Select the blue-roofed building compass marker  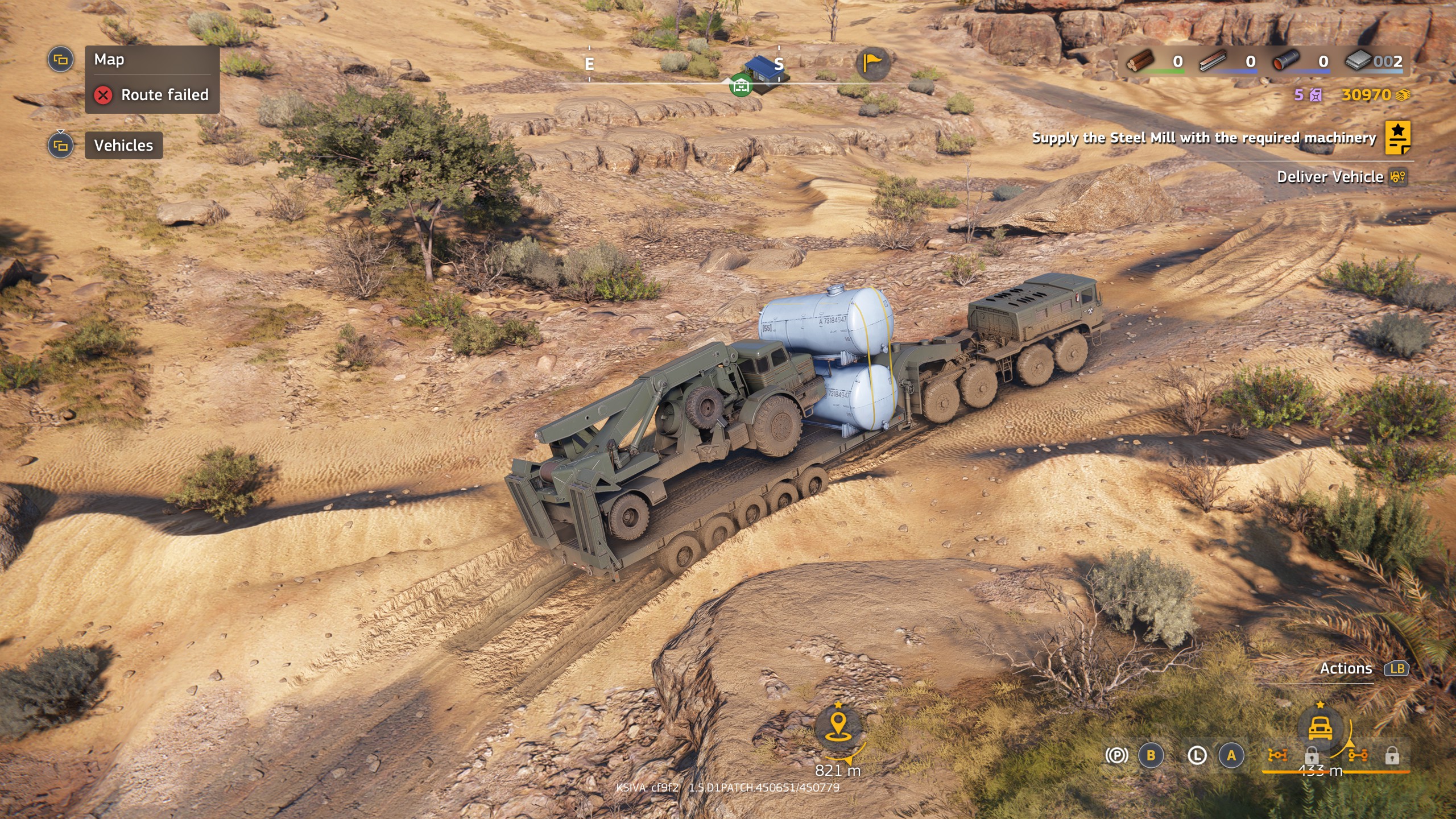762,71
